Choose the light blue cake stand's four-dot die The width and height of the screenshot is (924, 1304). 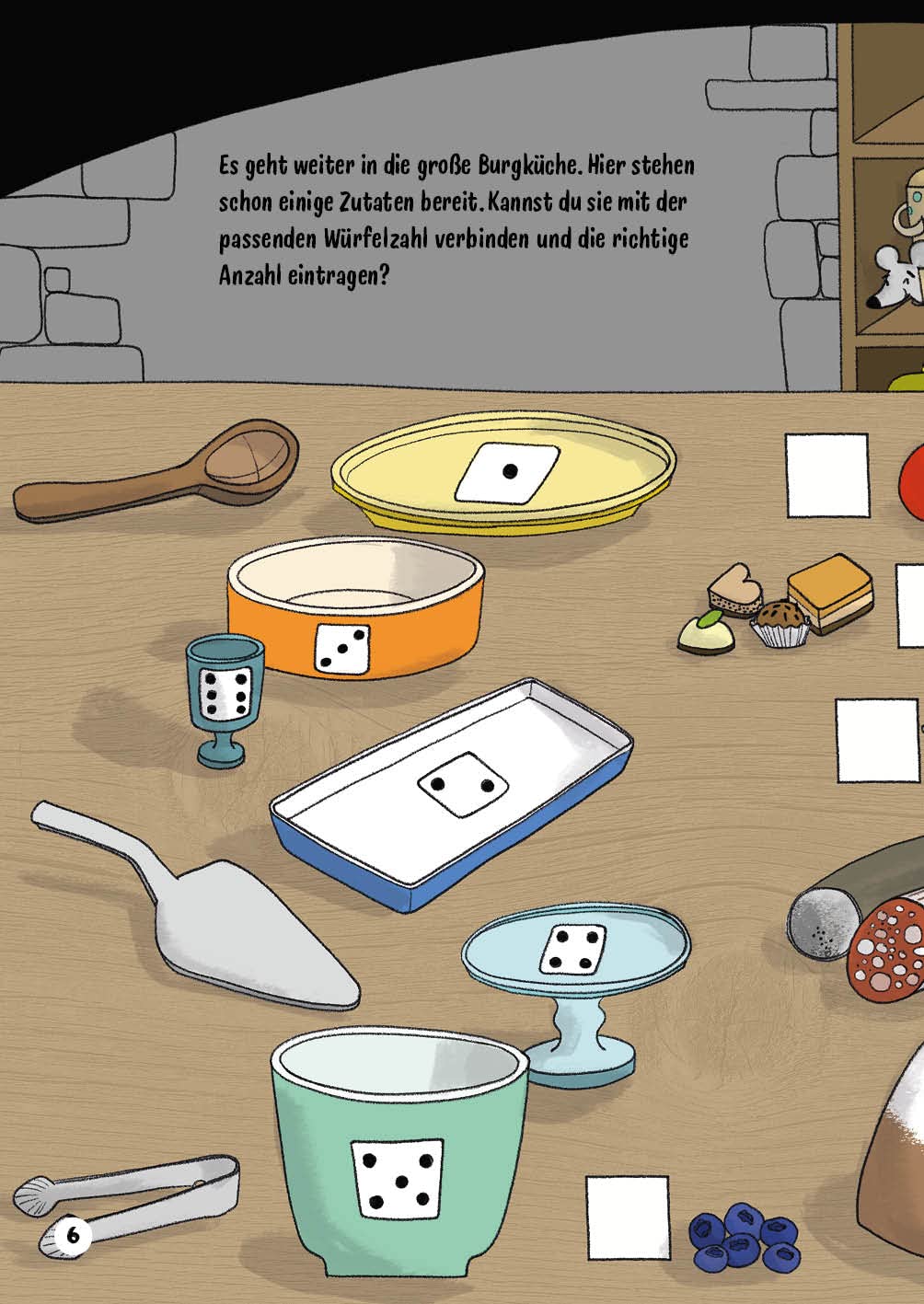pyautogui.click(x=572, y=950)
